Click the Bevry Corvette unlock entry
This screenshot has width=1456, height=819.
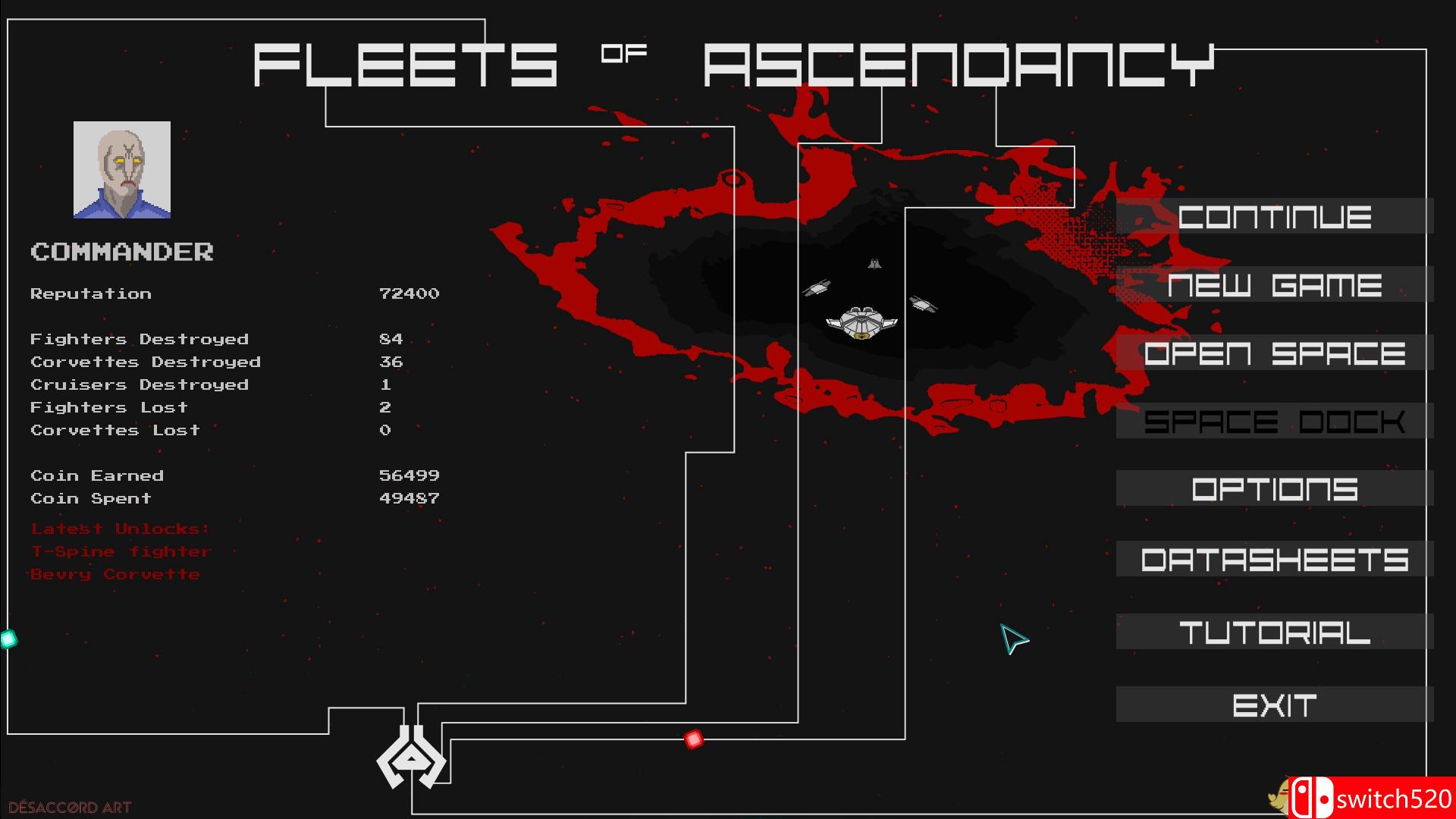point(114,574)
